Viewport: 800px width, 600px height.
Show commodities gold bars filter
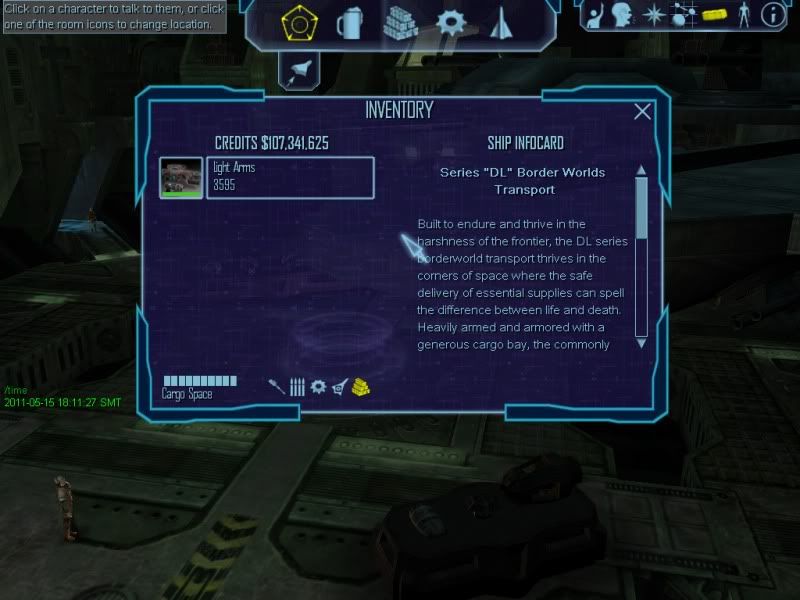click(x=361, y=386)
